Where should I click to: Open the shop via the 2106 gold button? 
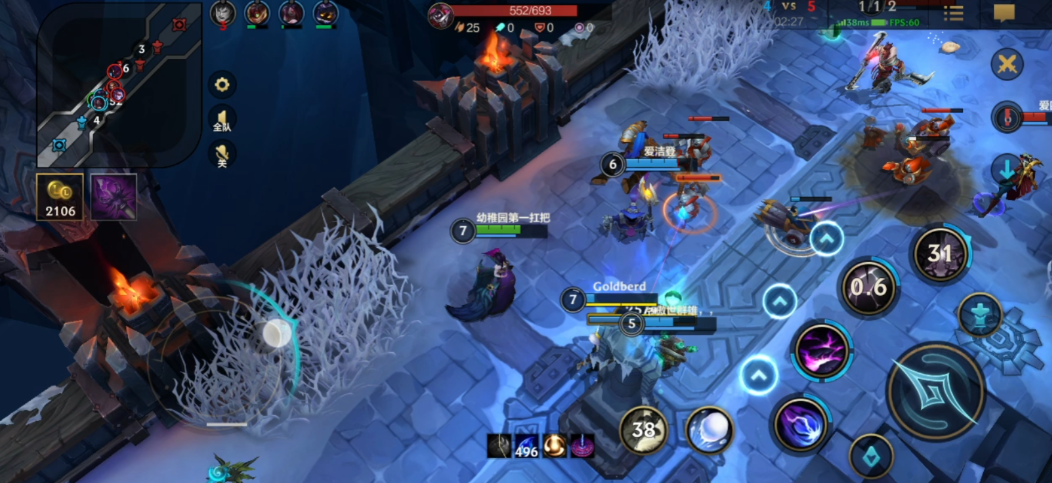point(60,196)
